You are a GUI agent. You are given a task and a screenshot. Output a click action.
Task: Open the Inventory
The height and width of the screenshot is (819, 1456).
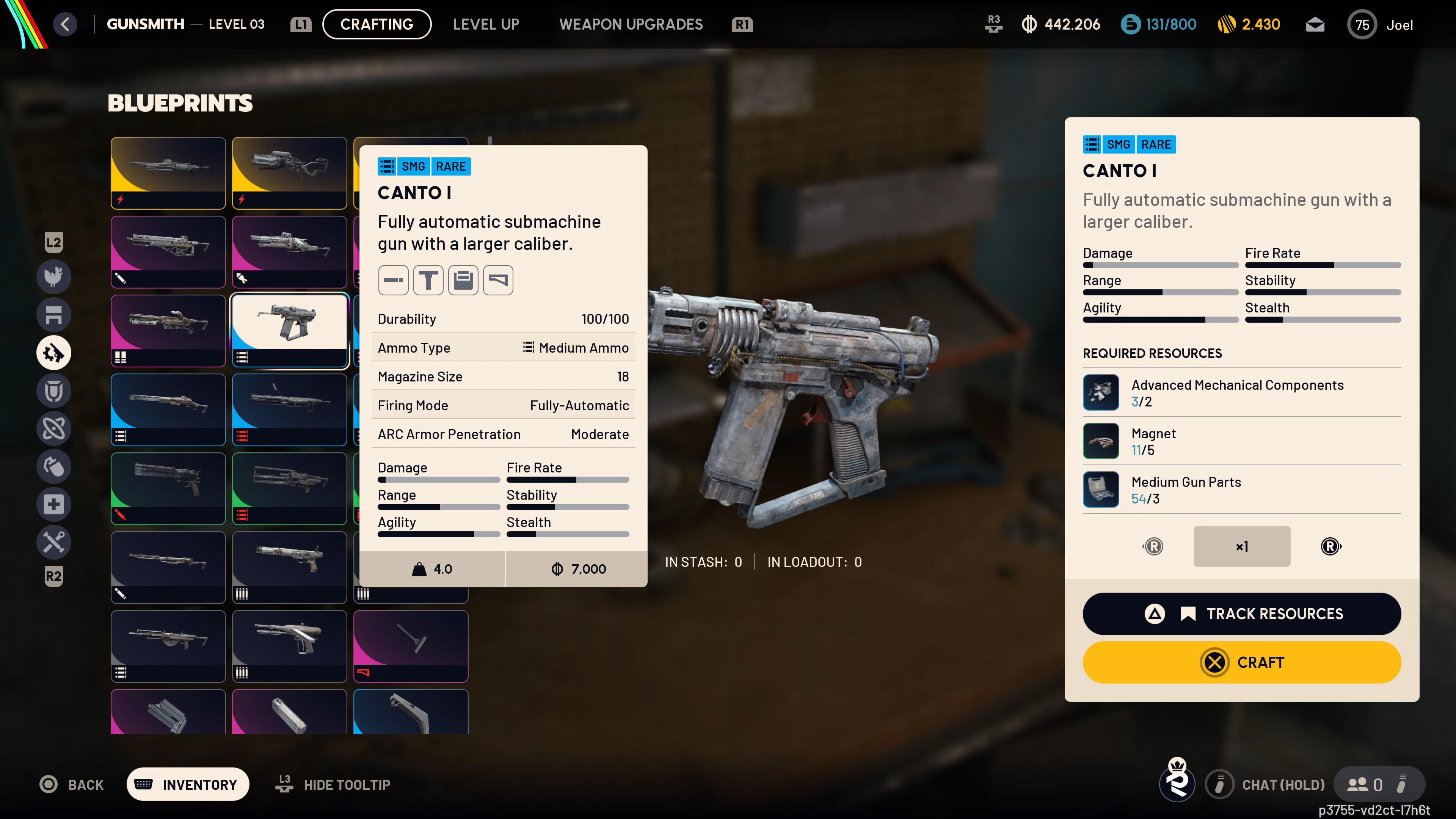(188, 784)
